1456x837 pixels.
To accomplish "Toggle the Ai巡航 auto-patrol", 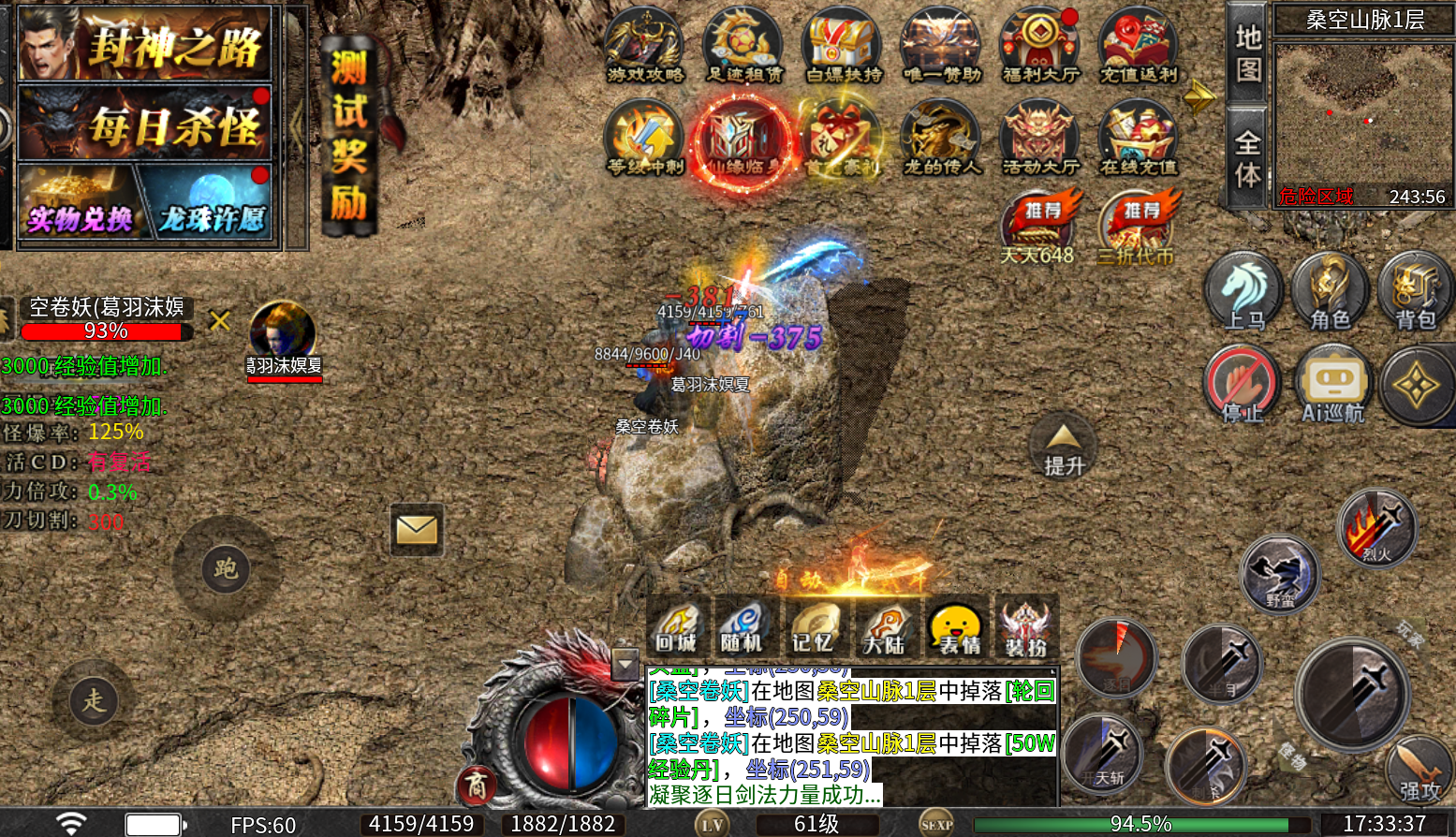I will 1332,386.
